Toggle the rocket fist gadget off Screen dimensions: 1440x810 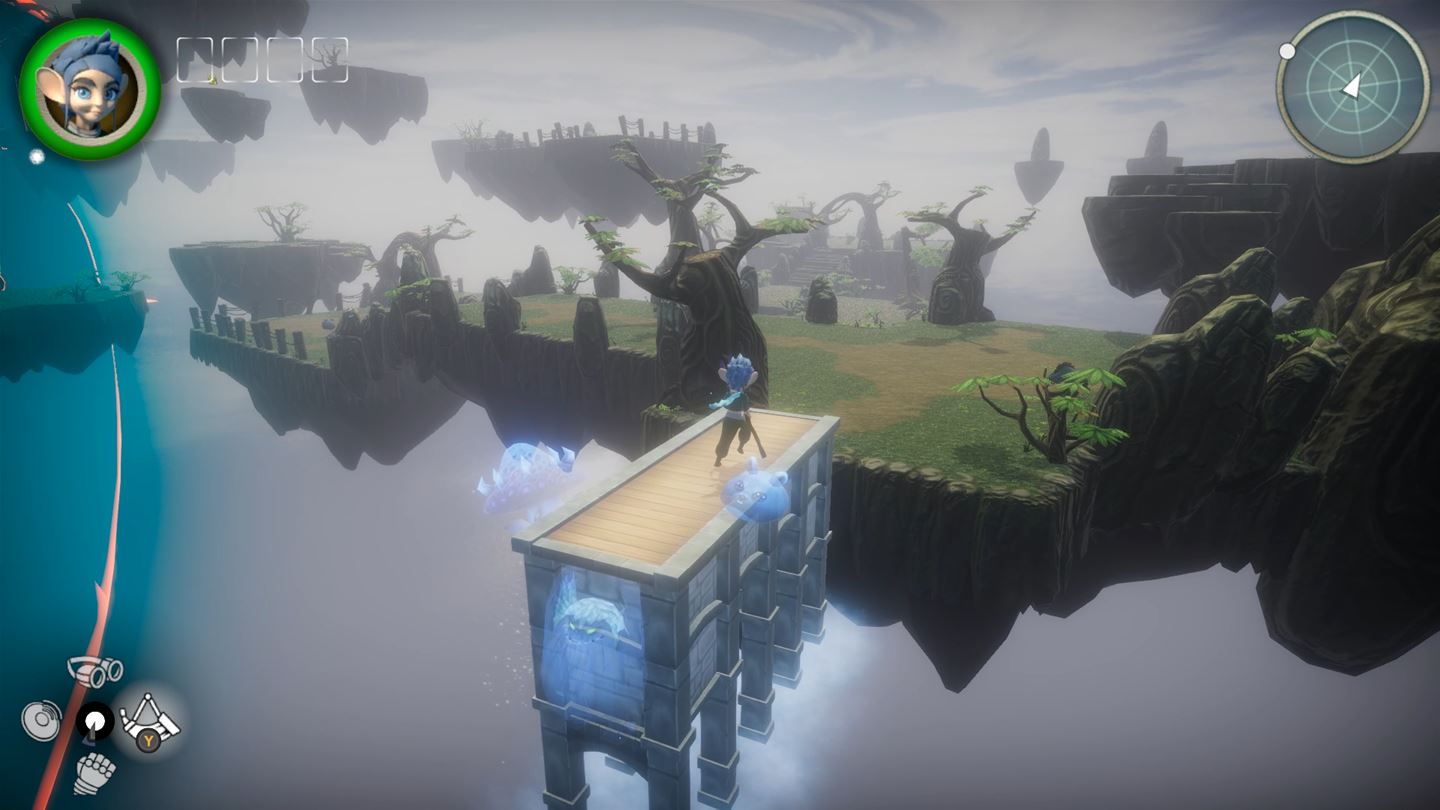pyautogui.click(x=96, y=768)
